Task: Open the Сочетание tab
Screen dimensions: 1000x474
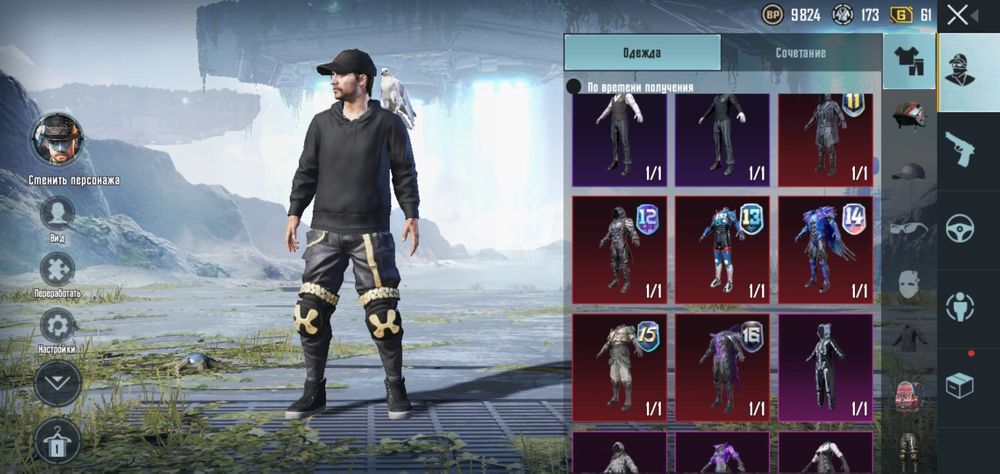Action: click(800, 52)
